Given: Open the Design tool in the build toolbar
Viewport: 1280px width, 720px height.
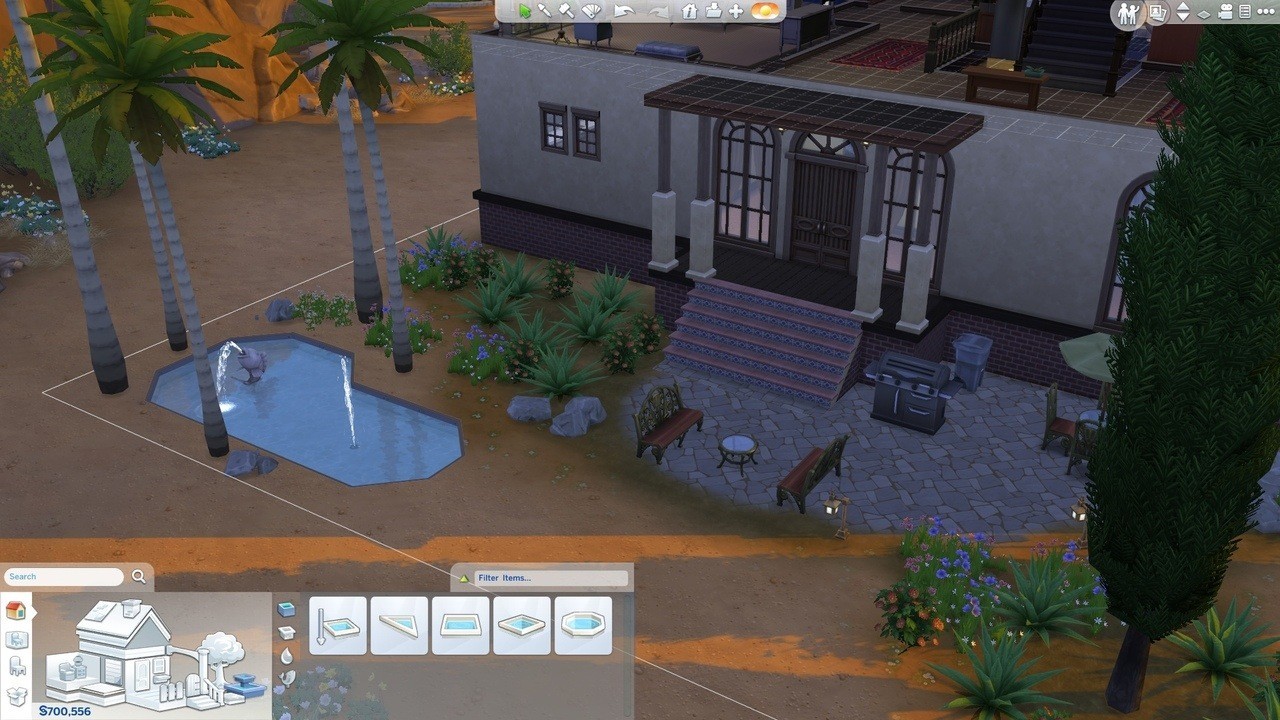Looking at the screenshot, I should pos(592,12).
